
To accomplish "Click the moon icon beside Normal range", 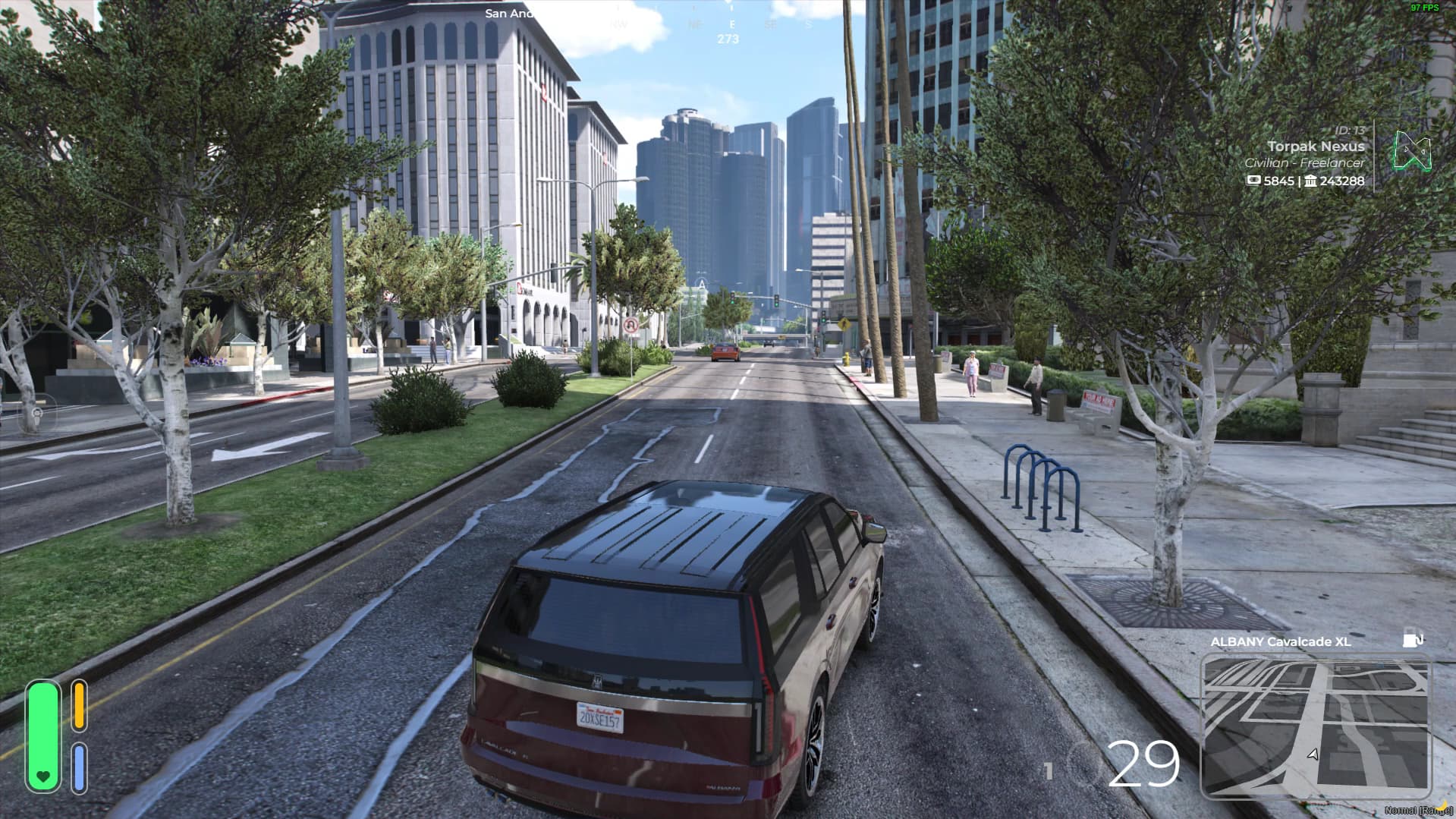I will point(1442,805).
